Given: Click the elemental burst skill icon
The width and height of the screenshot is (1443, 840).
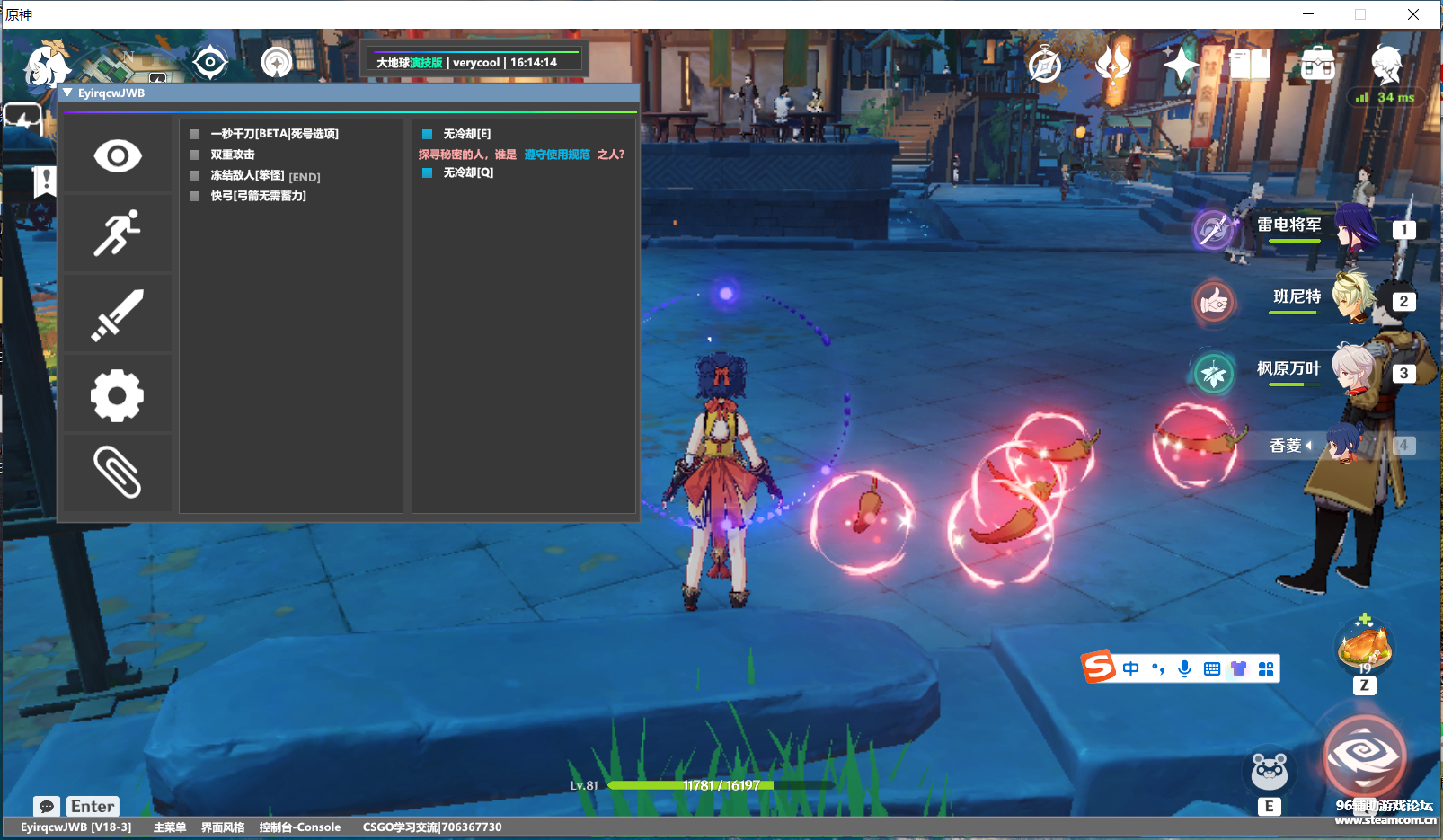Looking at the screenshot, I should pos(1364,756).
